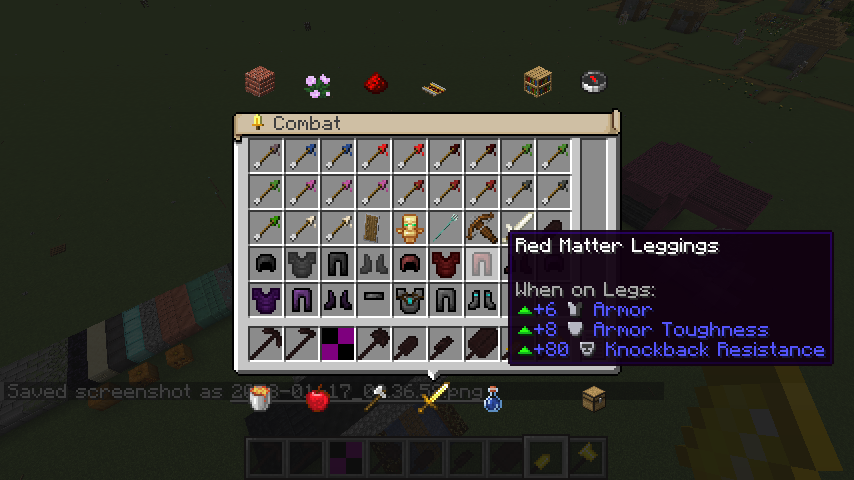Click the magenta-black missing texture item
Screen dimensions: 854x480
pos(338,343)
